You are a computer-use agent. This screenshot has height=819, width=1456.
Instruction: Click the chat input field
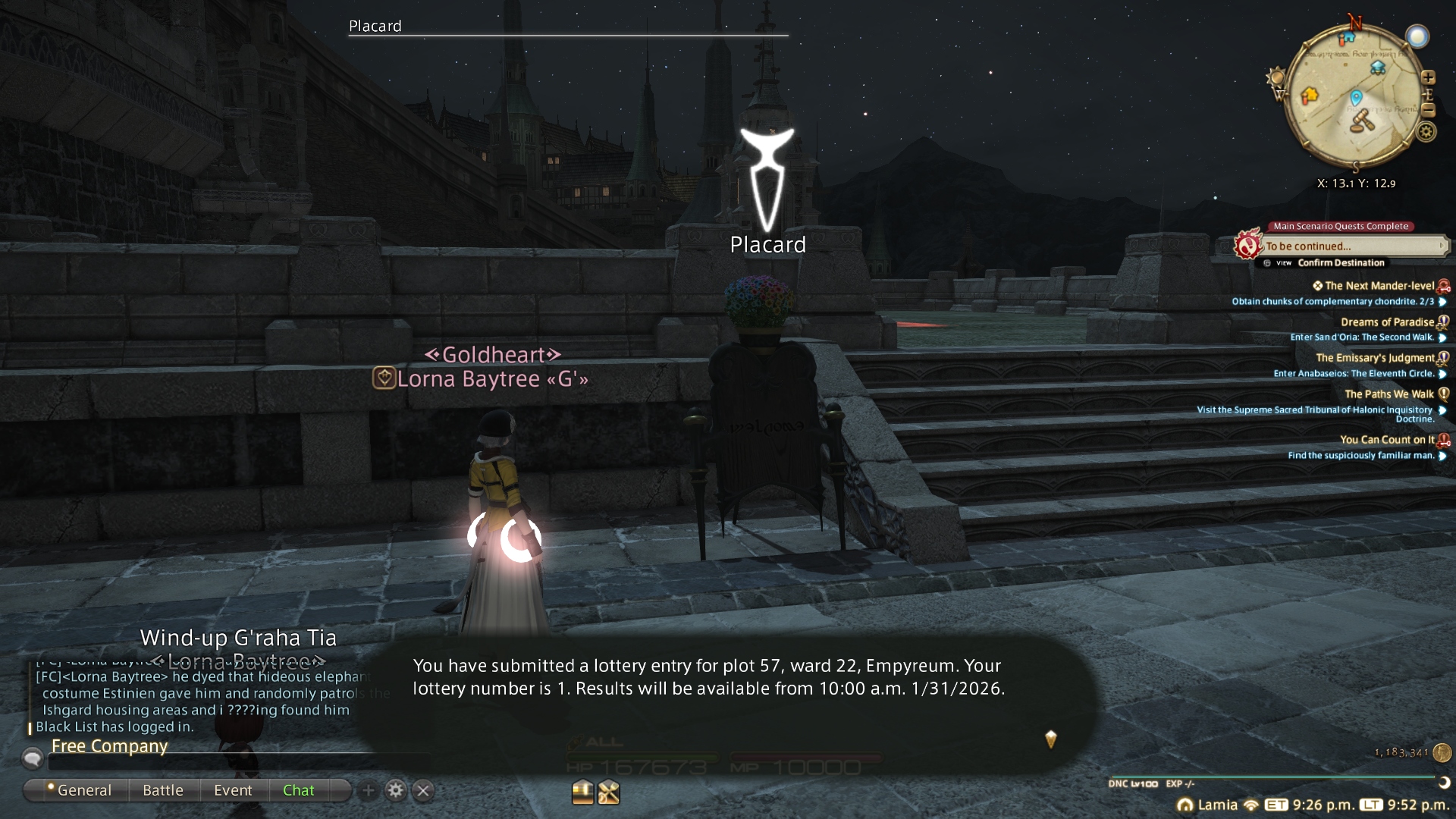(227, 762)
